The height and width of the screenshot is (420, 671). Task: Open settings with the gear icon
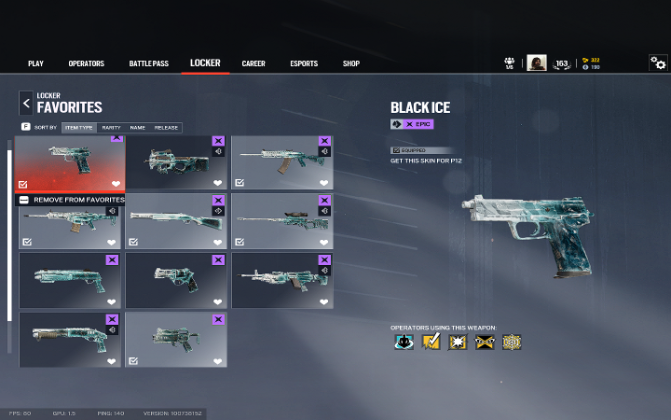[x=657, y=63]
